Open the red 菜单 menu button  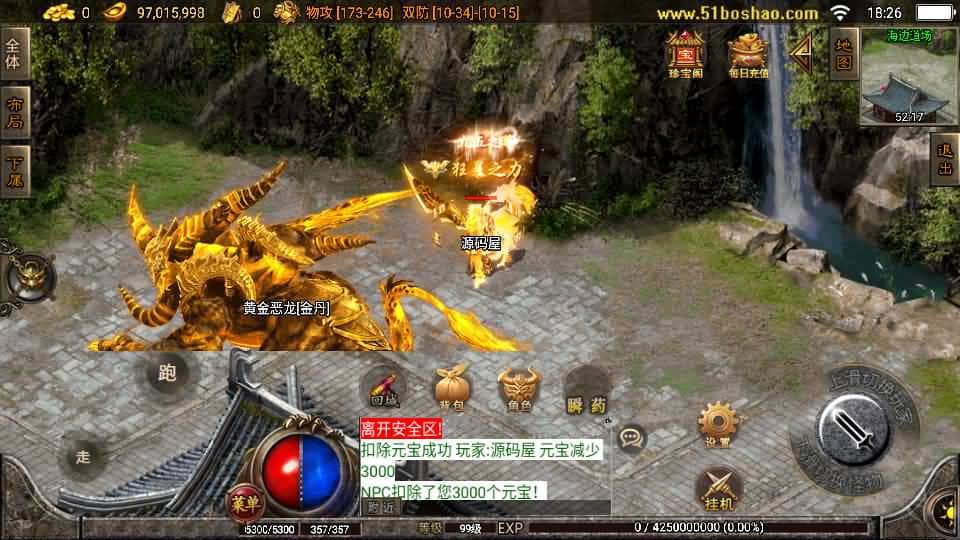click(244, 499)
